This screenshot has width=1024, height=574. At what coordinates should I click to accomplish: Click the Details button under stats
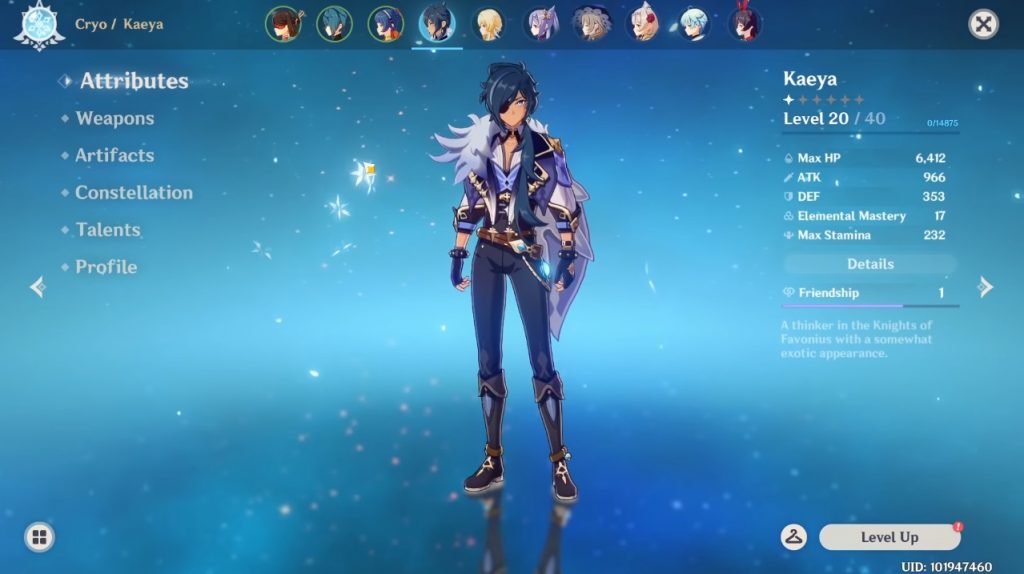(x=870, y=264)
